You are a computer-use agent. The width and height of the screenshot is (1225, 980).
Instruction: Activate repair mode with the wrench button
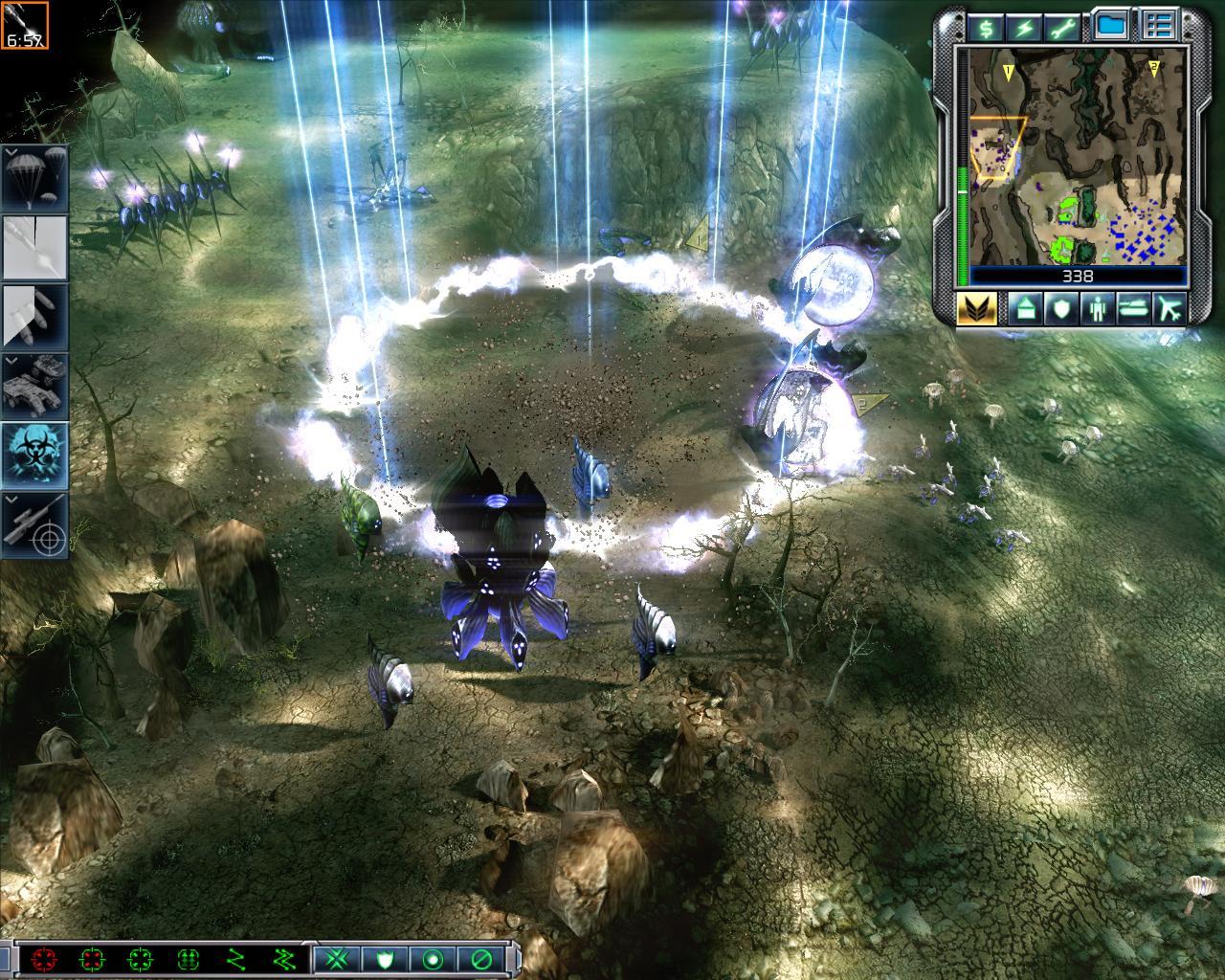[x=1065, y=27]
